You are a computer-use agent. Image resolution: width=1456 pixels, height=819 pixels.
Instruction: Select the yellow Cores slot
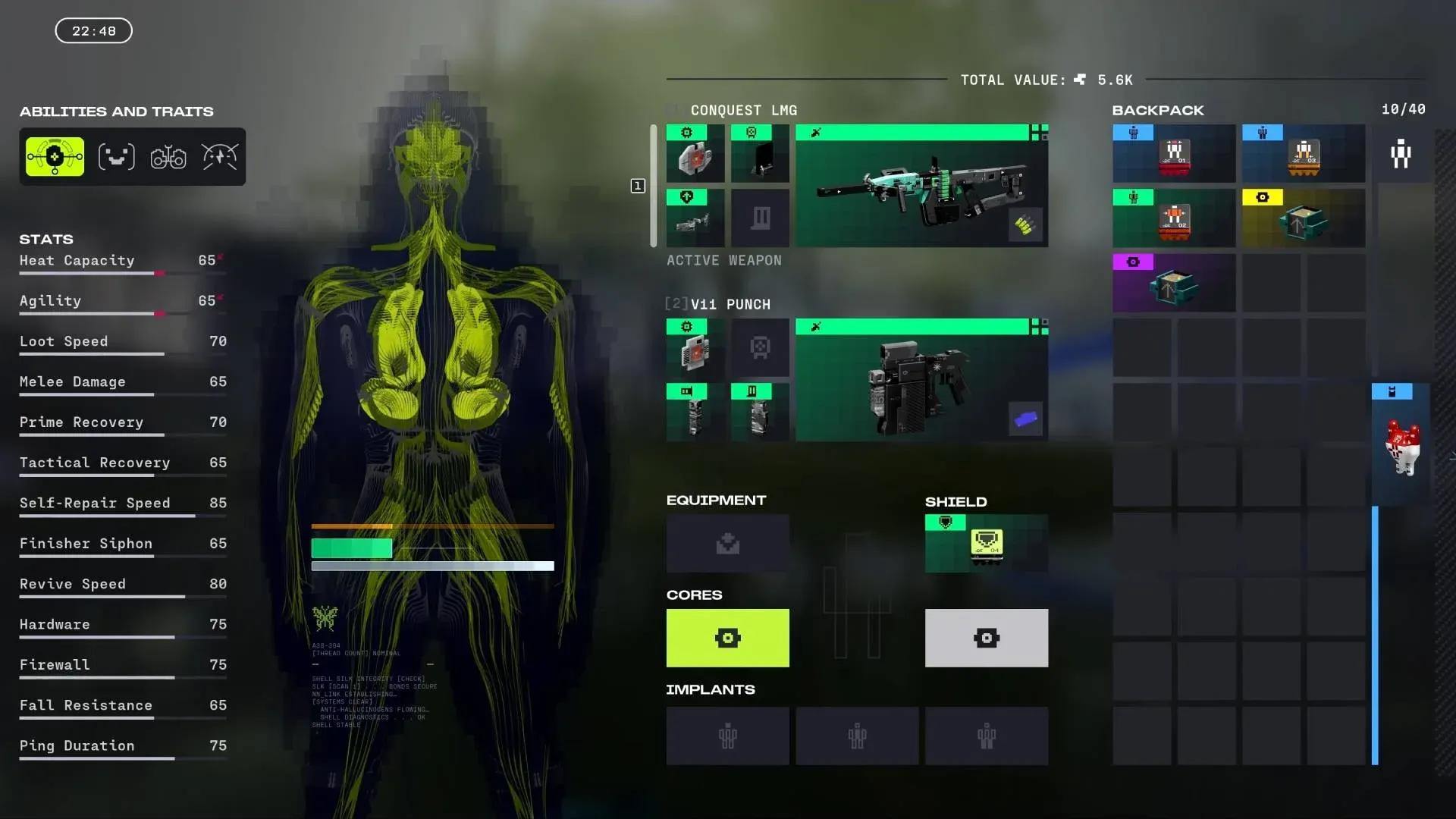point(727,638)
